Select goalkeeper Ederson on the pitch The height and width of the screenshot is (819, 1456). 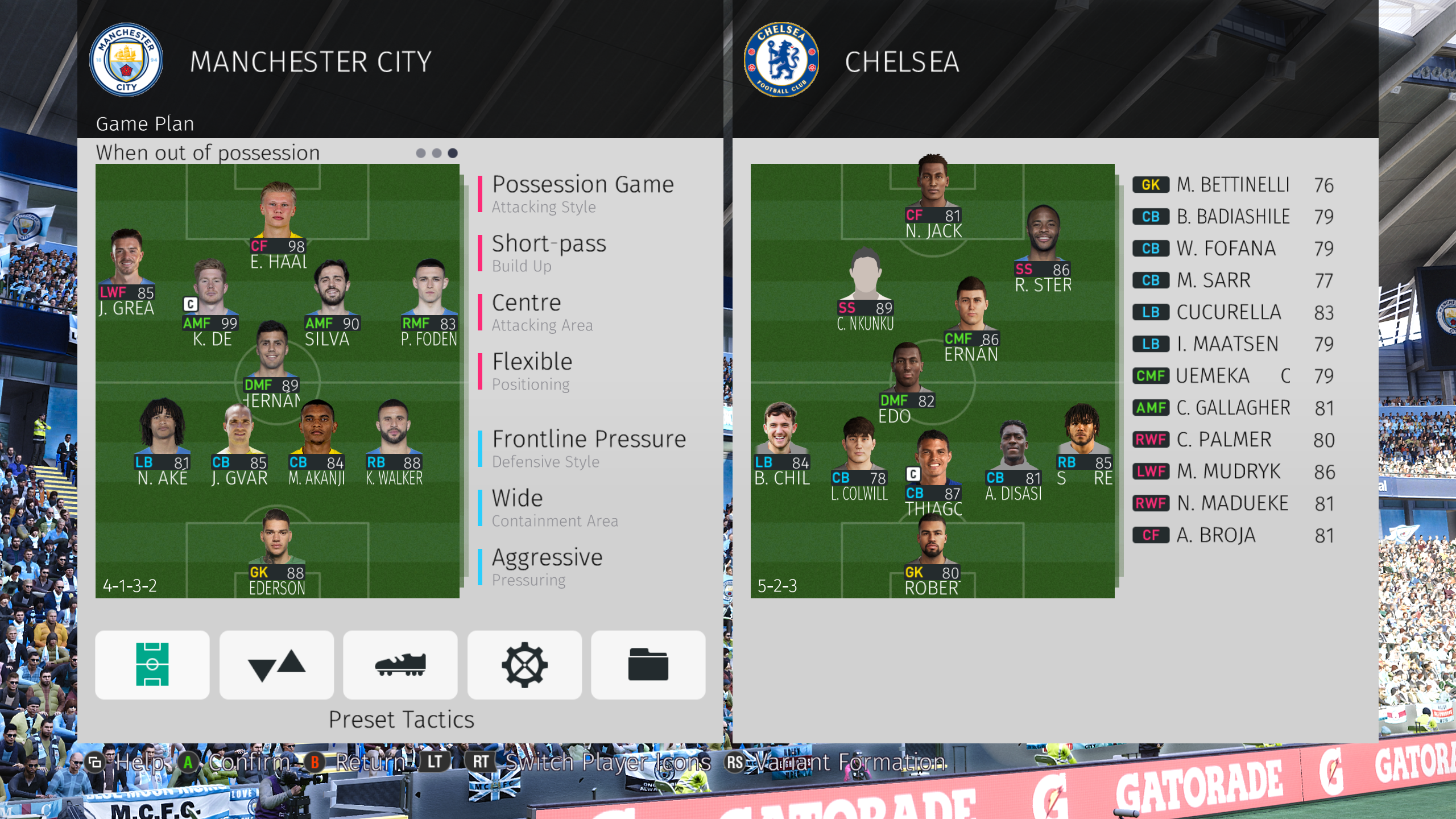pyautogui.click(x=277, y=552)
